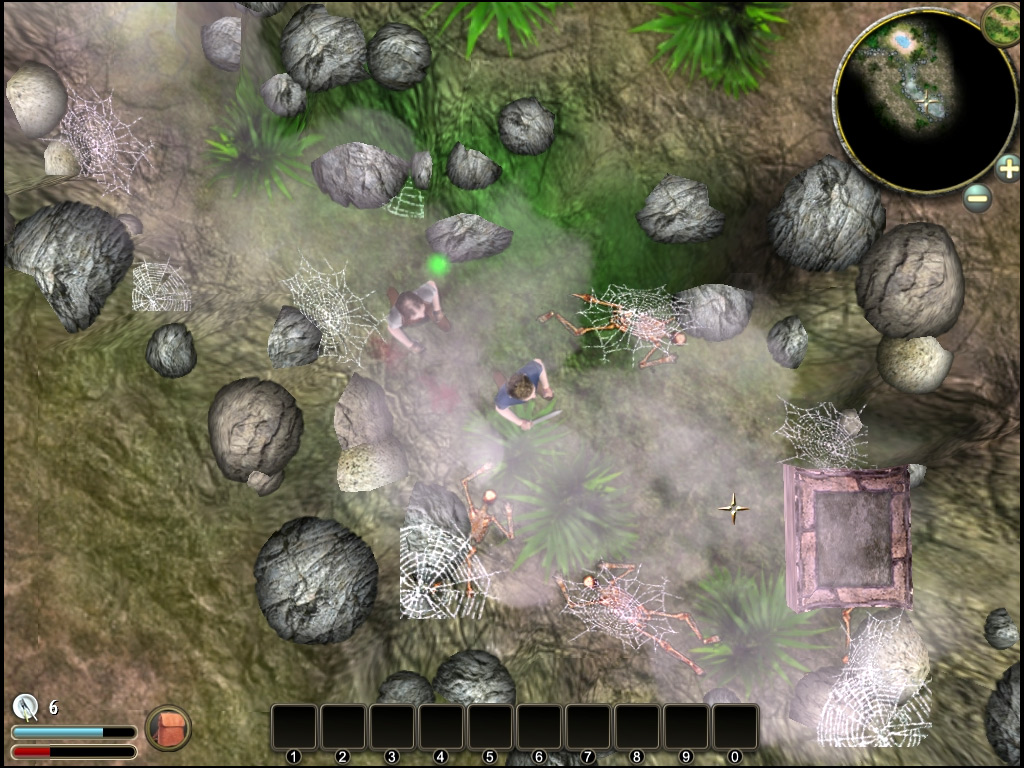Select hotbar slot numbered 1
Screen dimensions: 1024x768
[294, 727]
